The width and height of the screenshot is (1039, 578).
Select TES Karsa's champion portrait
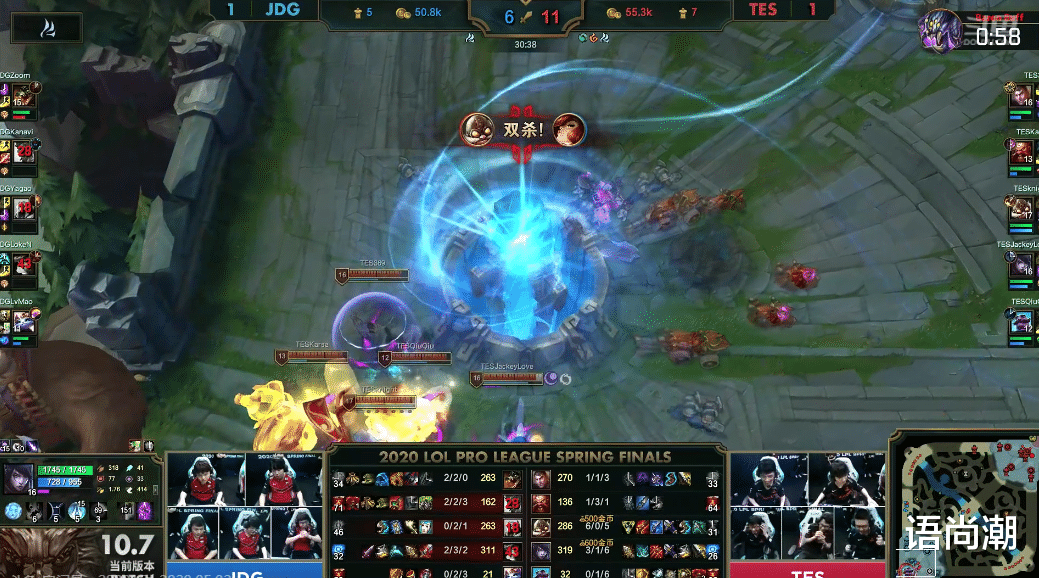coord(1022,151)
